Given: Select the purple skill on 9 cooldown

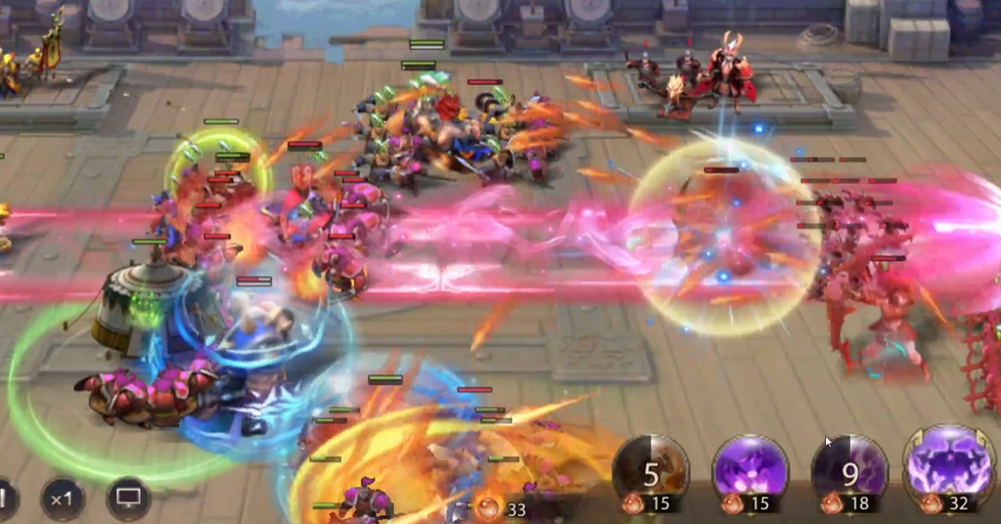Looking at the screenshot, I should (849, 470).
